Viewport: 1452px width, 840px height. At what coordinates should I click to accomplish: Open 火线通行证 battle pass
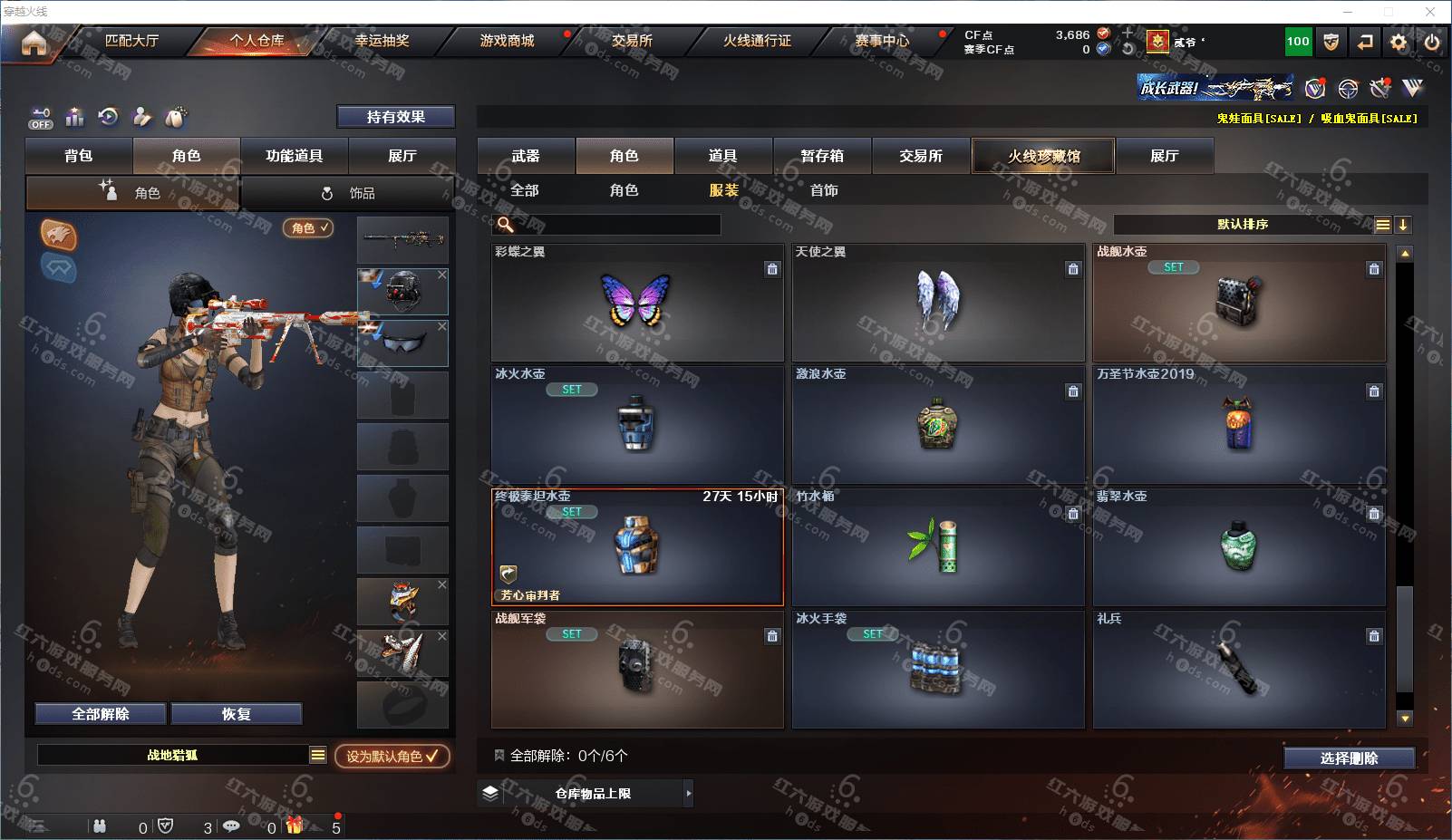(757, 41)
